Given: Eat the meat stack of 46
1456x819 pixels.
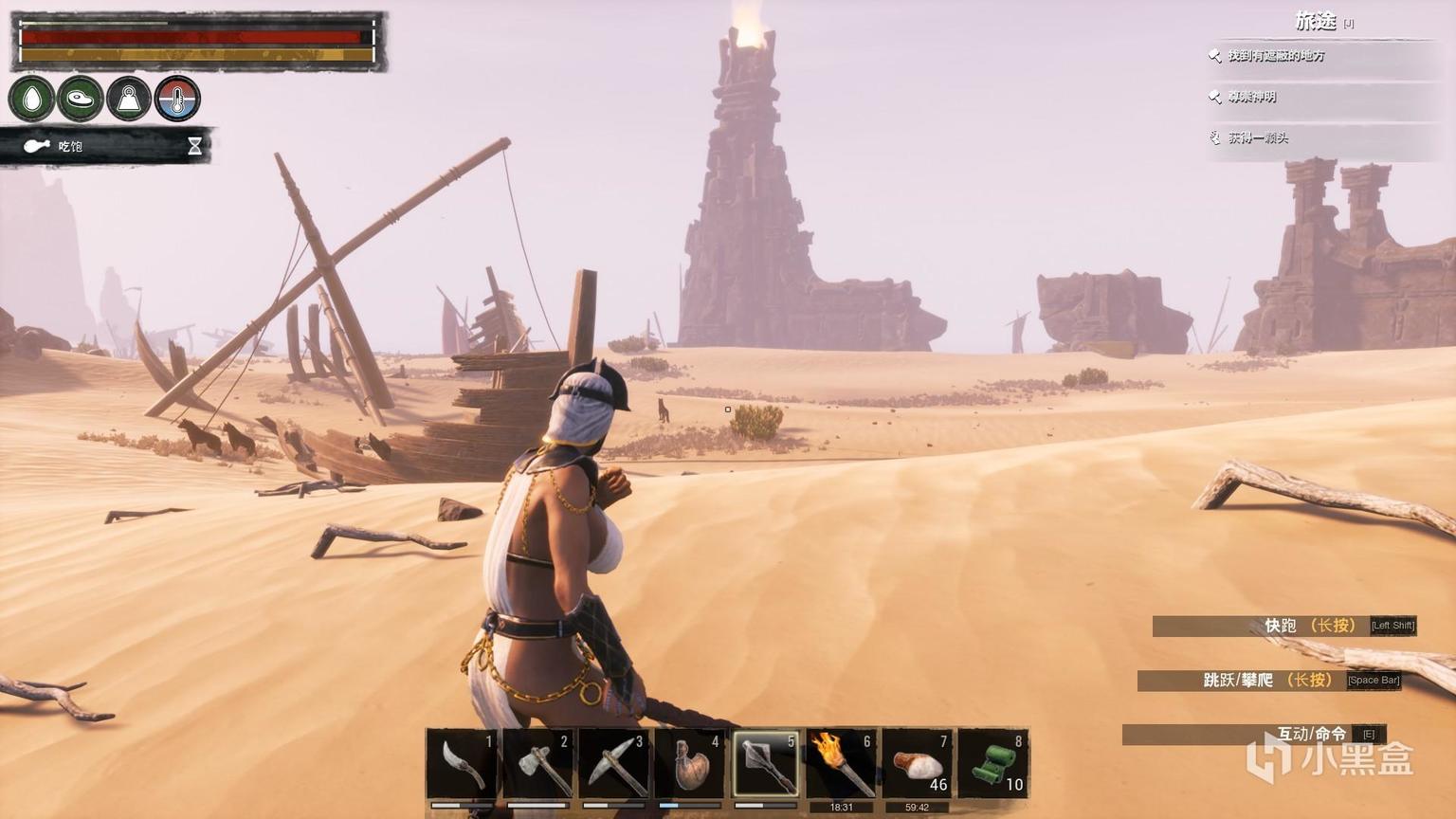Looking at the screenshot, I should click(917, 764).
